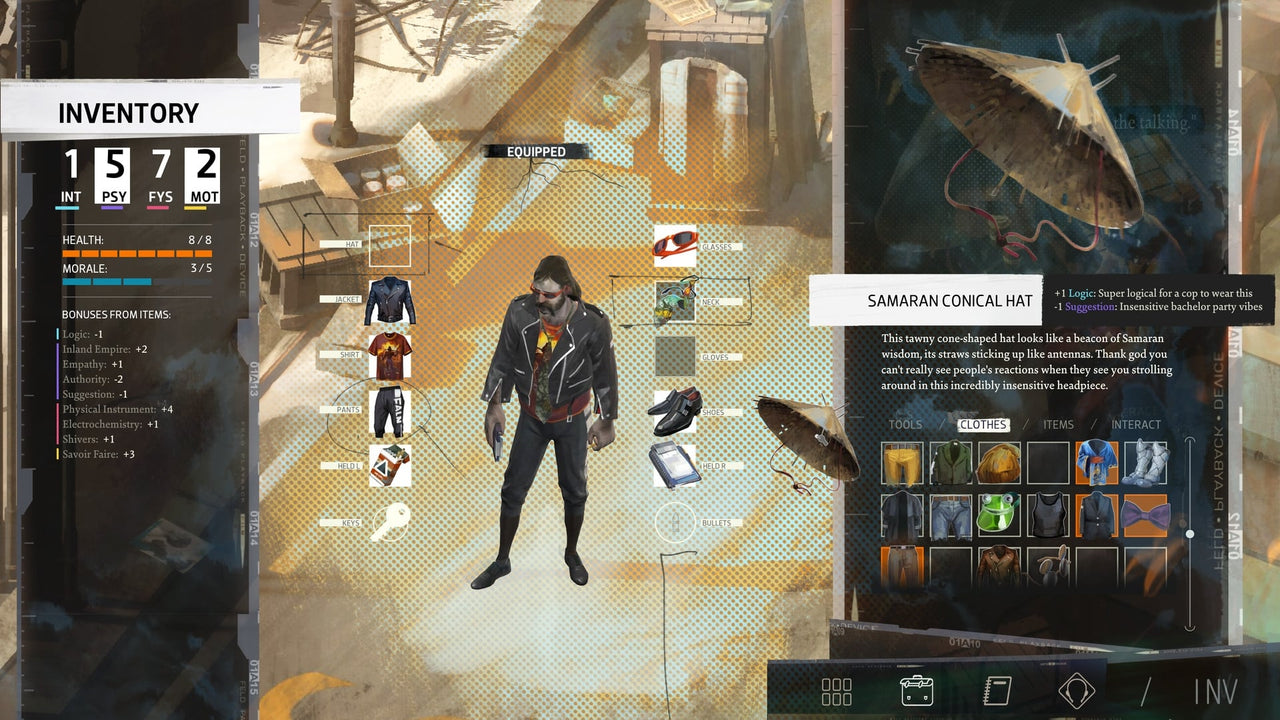
Task: Switch to the TOOLS tab
Action: 906,424
